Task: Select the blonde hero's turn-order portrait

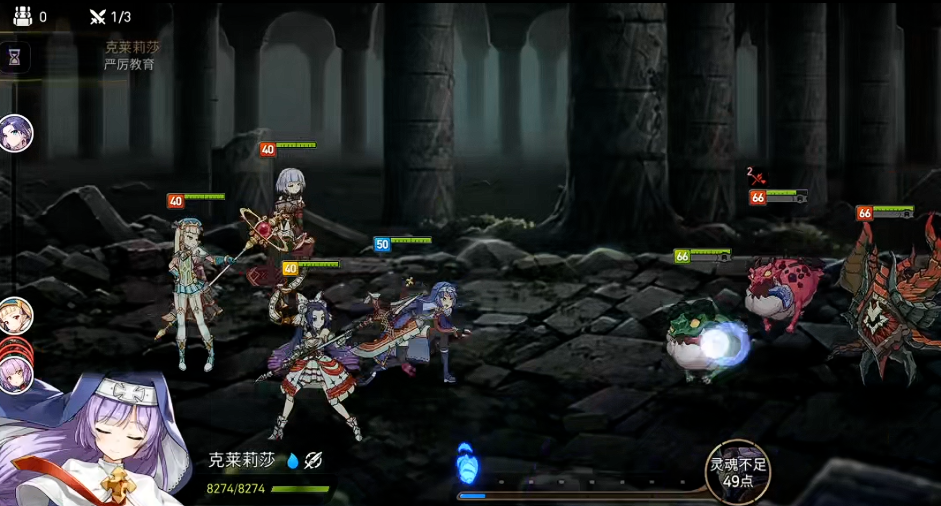Action: [16, 316]
